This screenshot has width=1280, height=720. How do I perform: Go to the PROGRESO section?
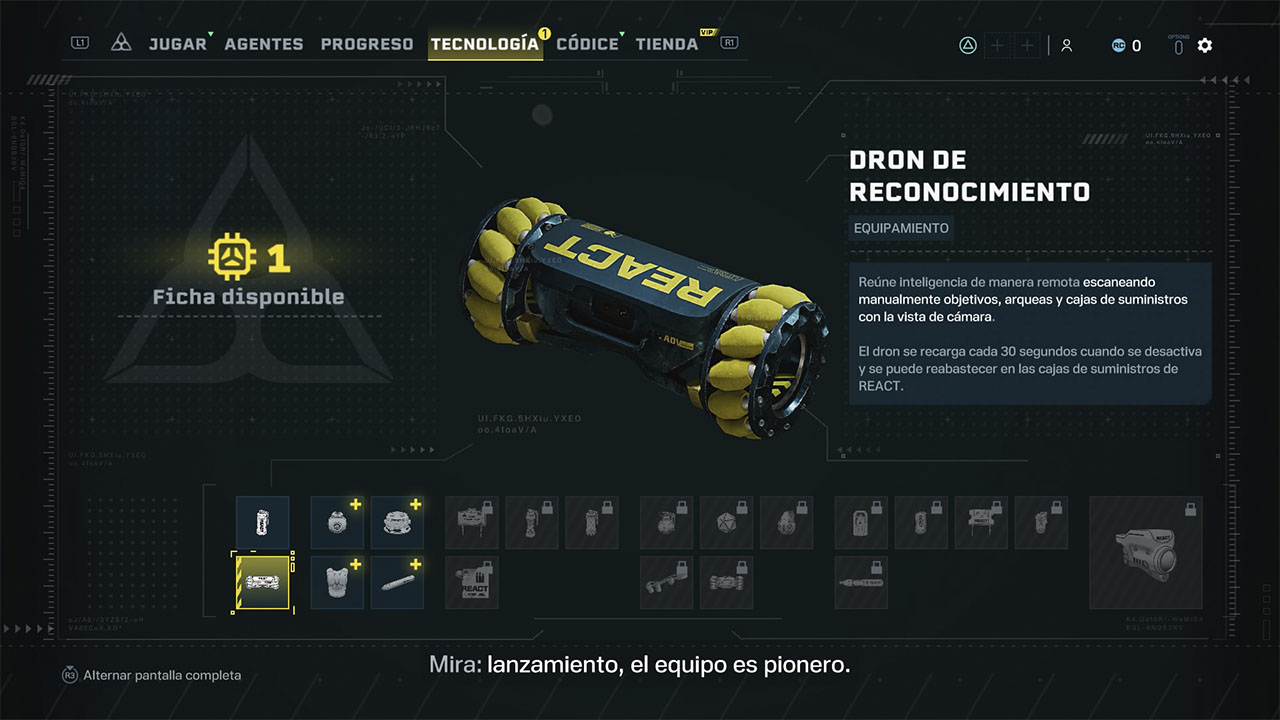coord(367,43)
